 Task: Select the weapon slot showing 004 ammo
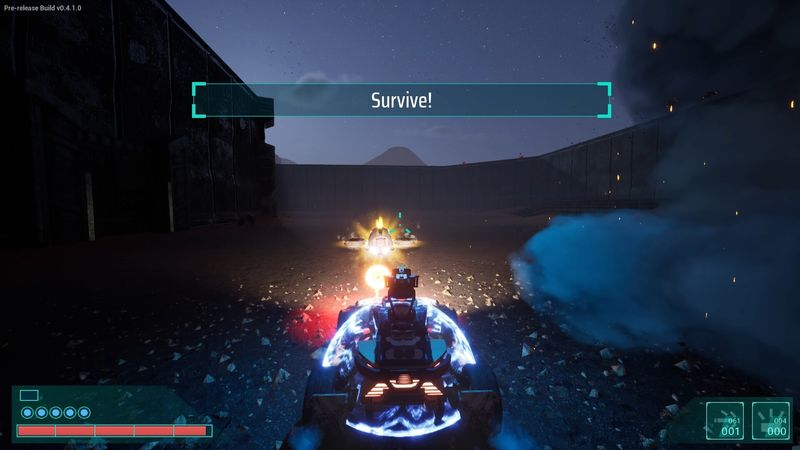coord(771,421)
